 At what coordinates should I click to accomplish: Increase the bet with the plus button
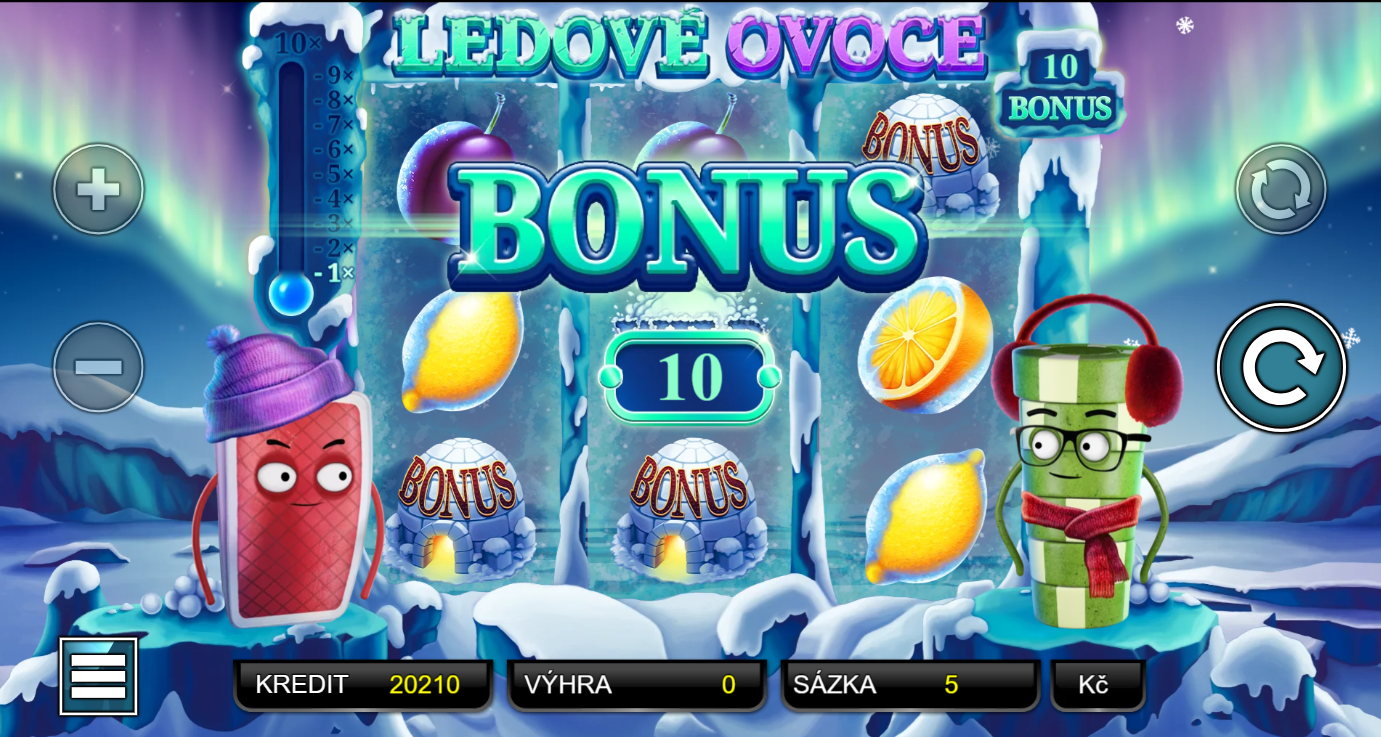pos(98,189)
